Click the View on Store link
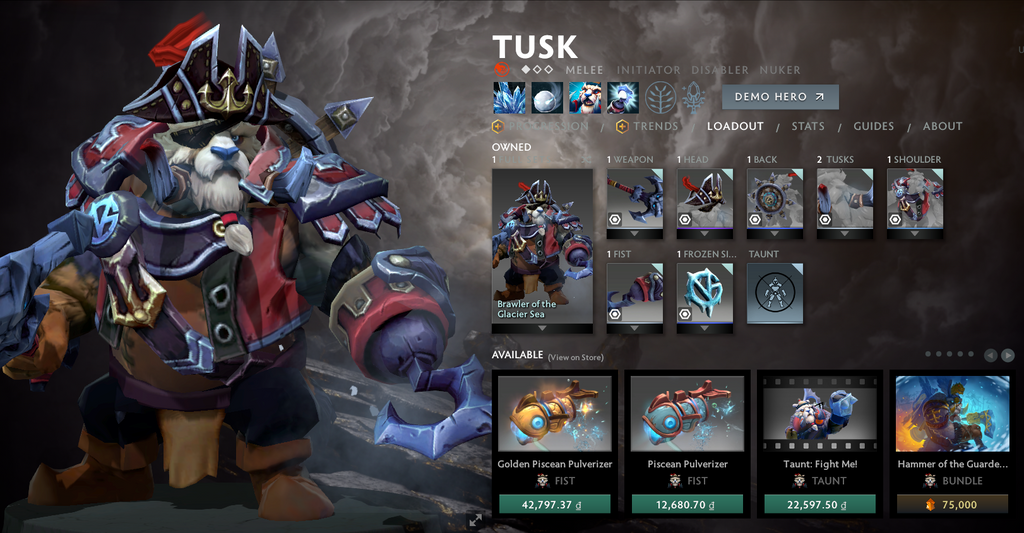 coord(575,357)
